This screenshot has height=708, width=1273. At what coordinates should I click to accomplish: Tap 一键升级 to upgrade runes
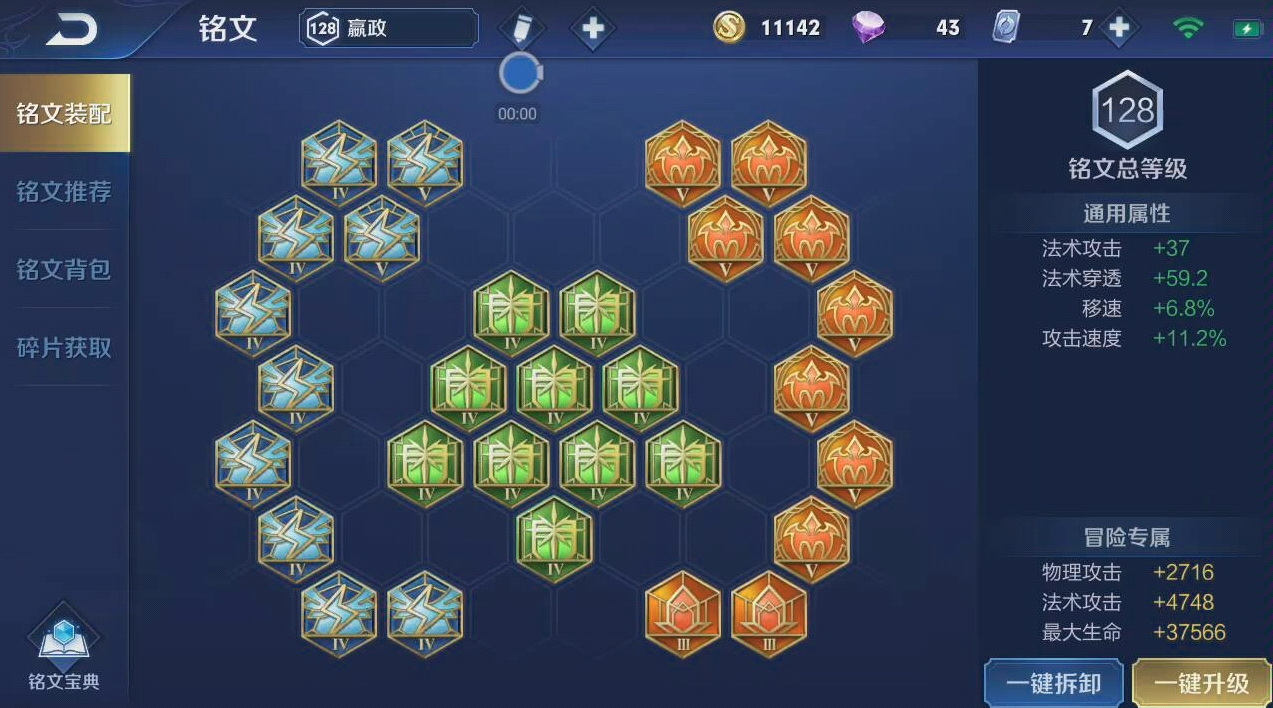(1202, 683)
